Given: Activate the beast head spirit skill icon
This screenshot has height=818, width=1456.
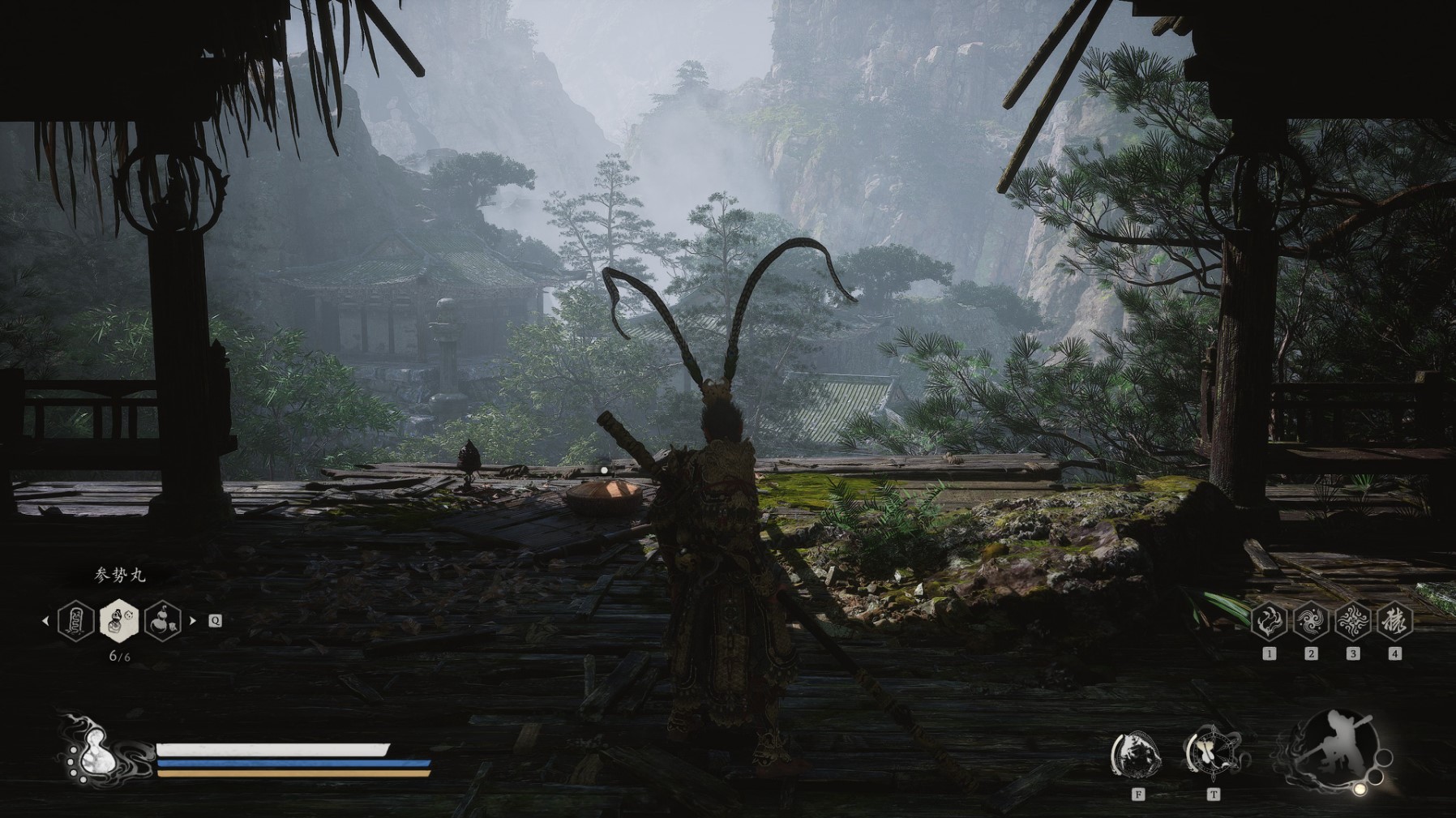Looking at the screenshot, I should point(1137,755).
